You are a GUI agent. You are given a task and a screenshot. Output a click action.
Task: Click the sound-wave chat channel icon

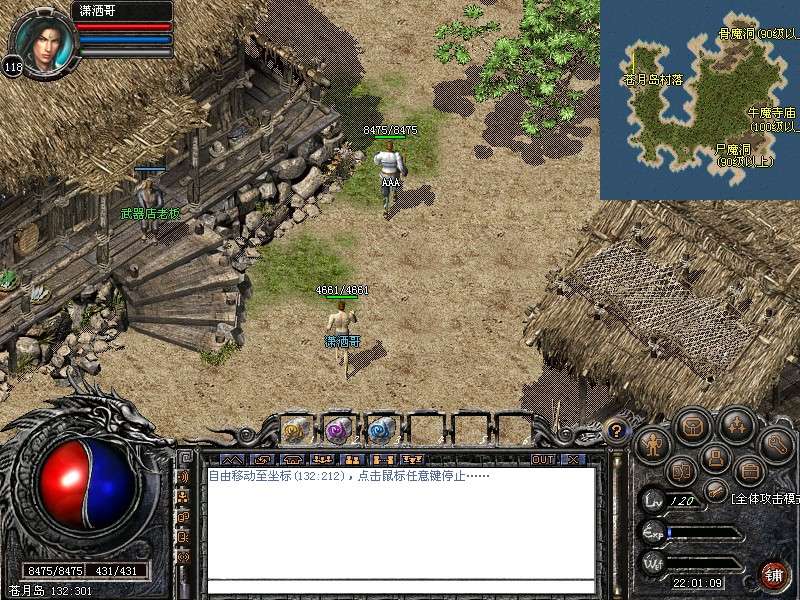point(183,478)
